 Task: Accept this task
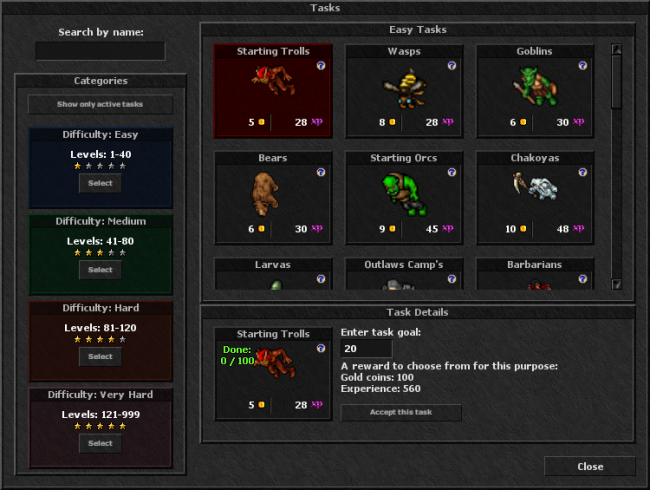point(401,413)
